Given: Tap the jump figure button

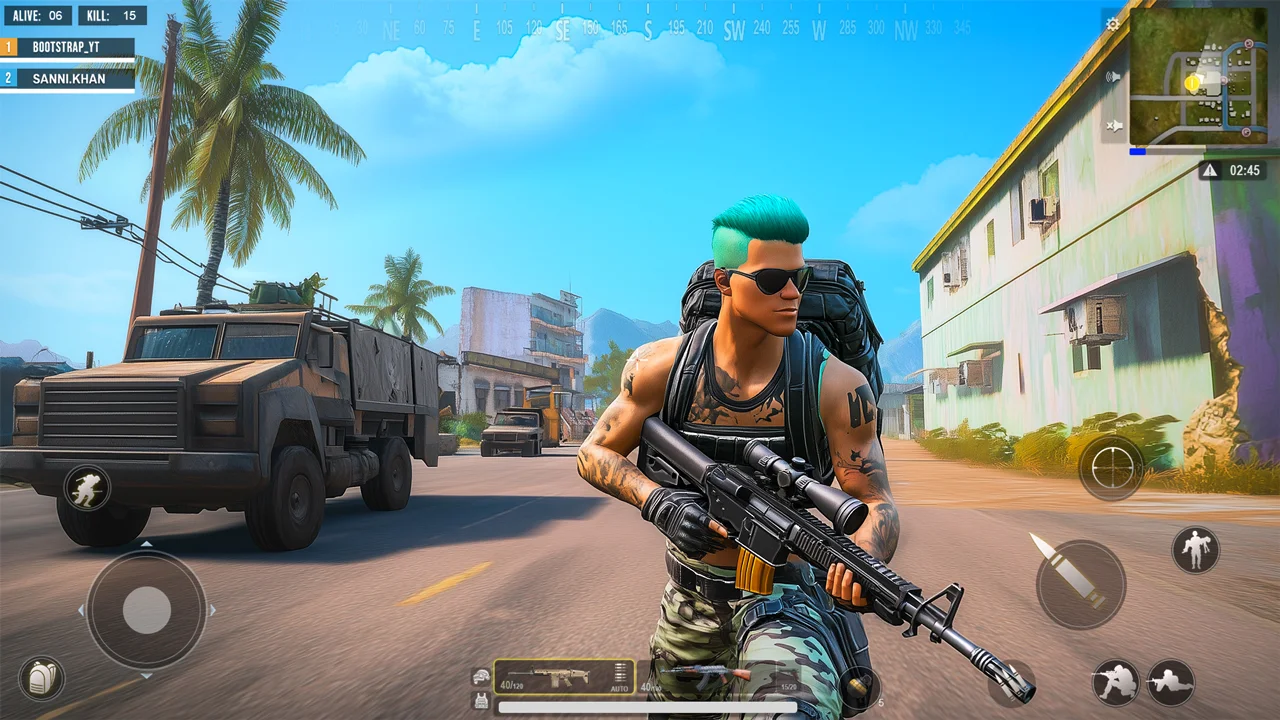Looking at the screenshot, I should (x=1195, y=549).
